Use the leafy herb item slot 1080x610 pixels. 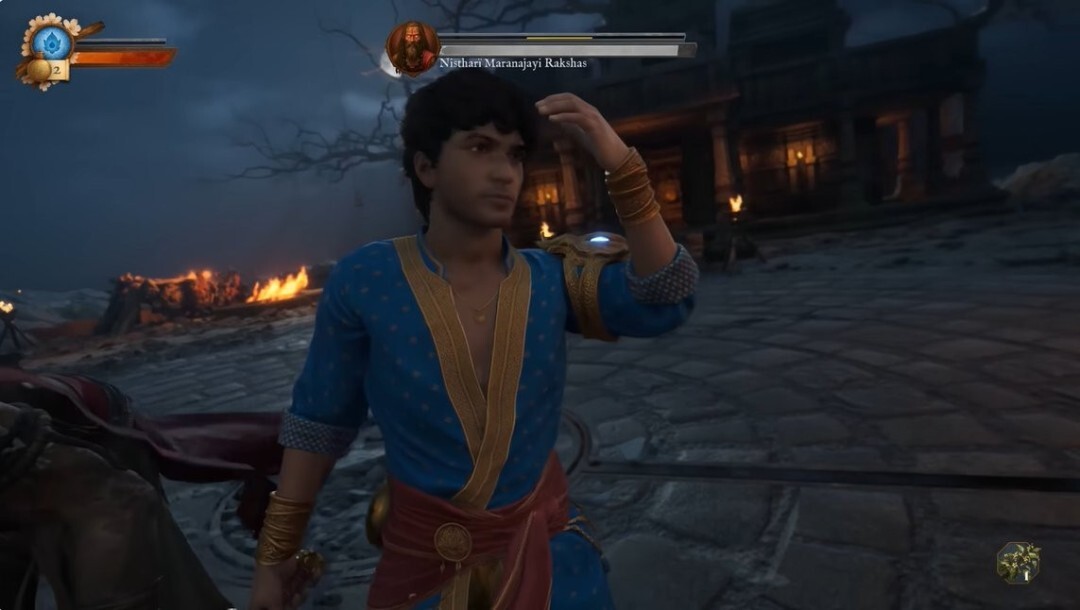[x=1018, y=562]
